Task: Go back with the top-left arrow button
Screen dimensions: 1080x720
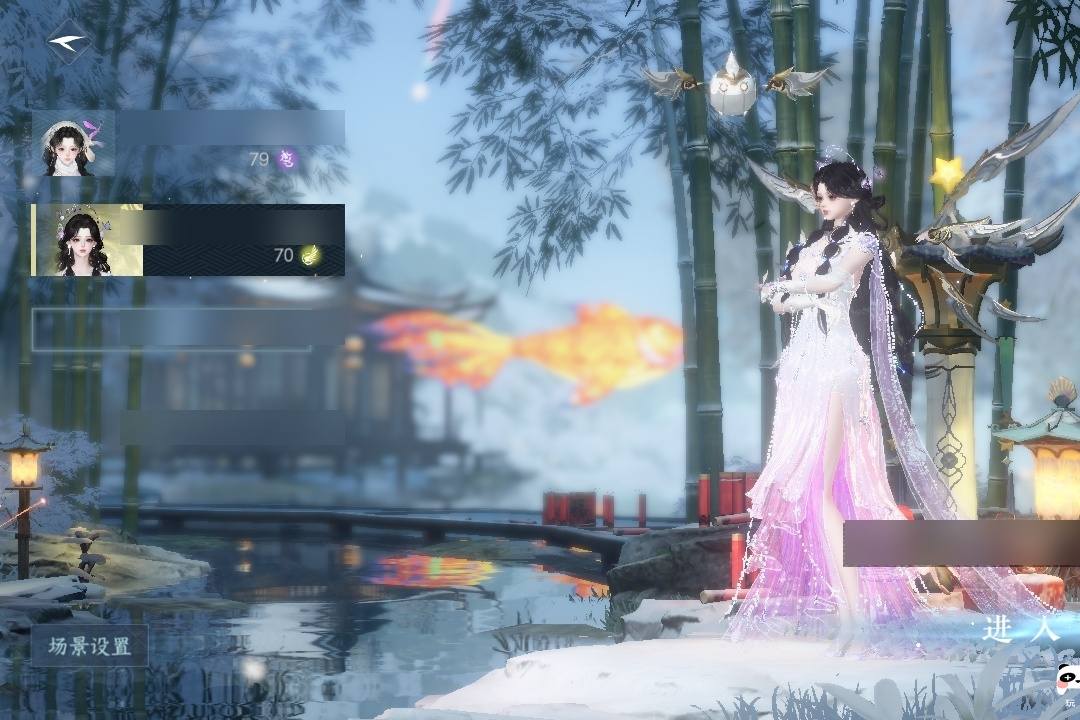Action: tap(68, 42)
